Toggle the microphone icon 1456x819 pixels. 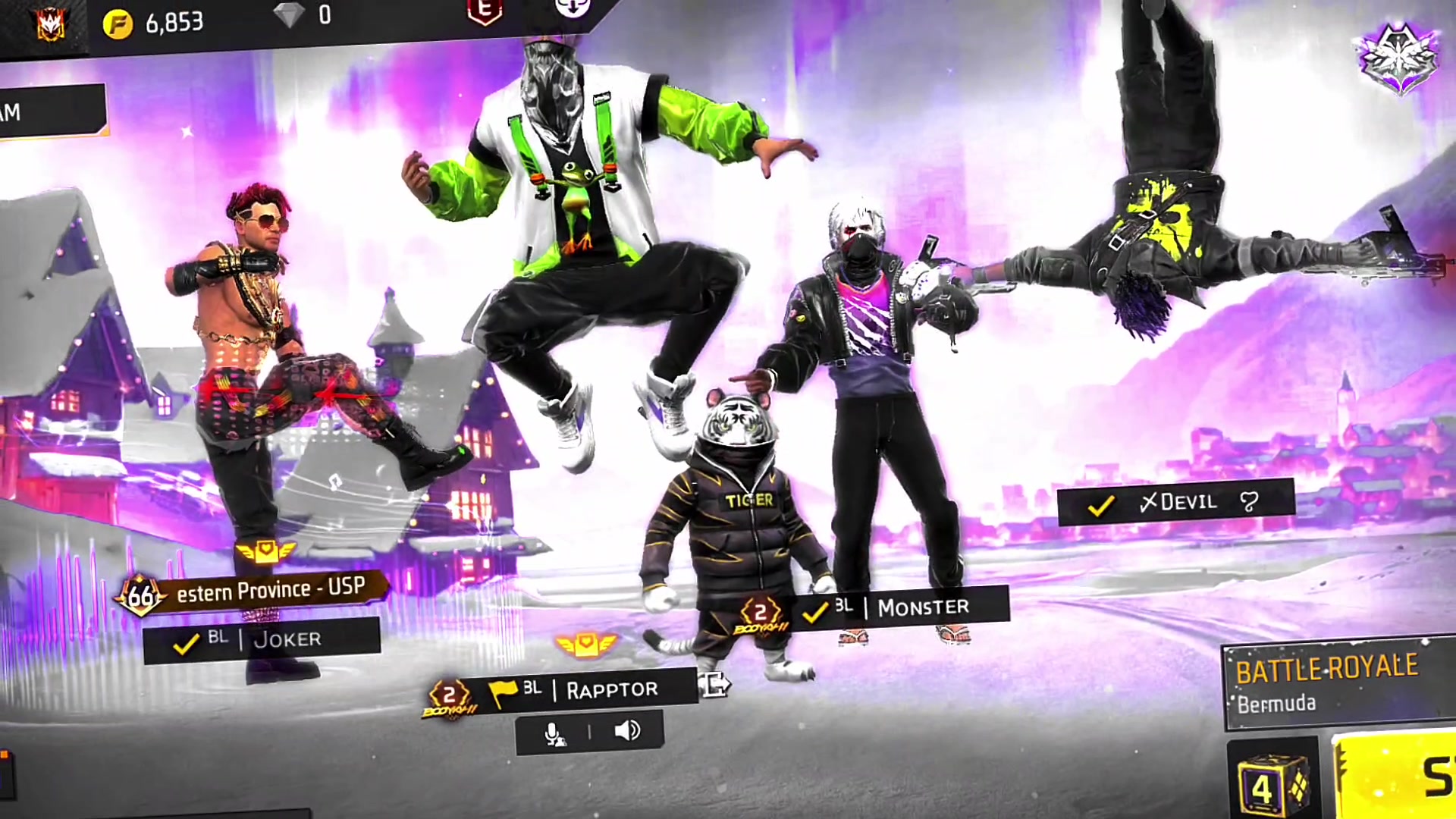tap(554, 733)
